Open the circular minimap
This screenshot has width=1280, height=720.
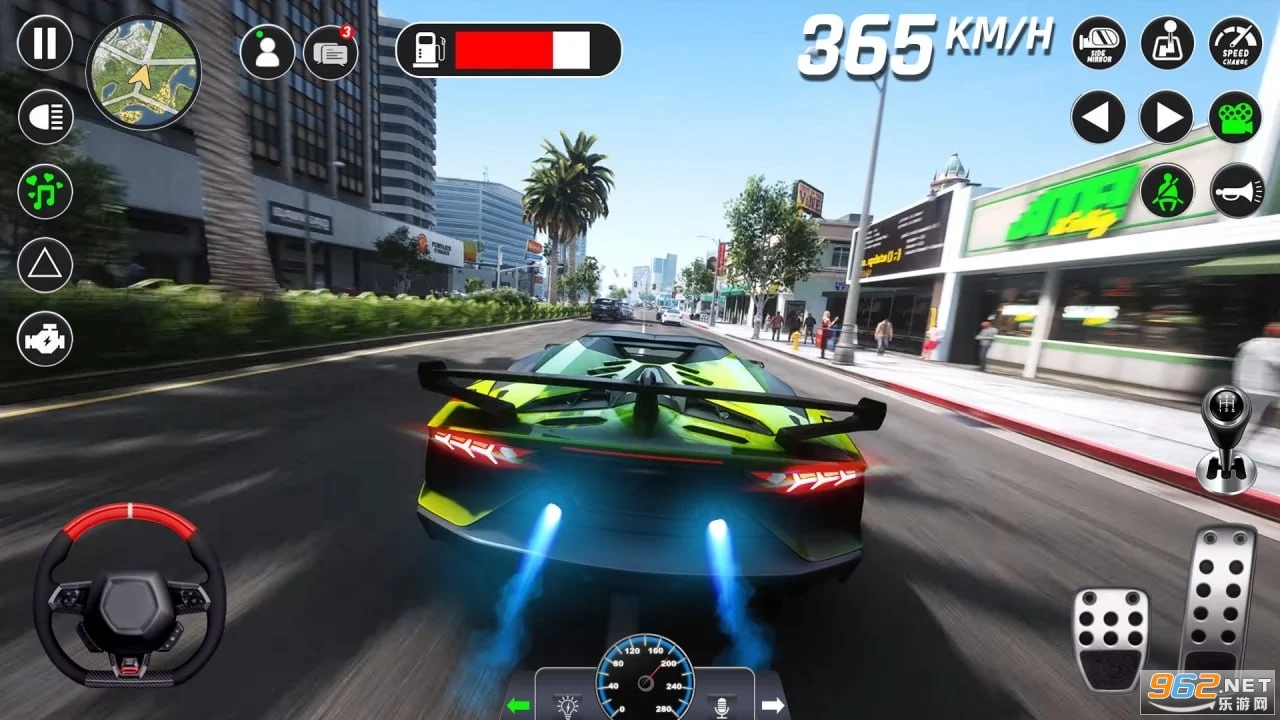[143, 72]
